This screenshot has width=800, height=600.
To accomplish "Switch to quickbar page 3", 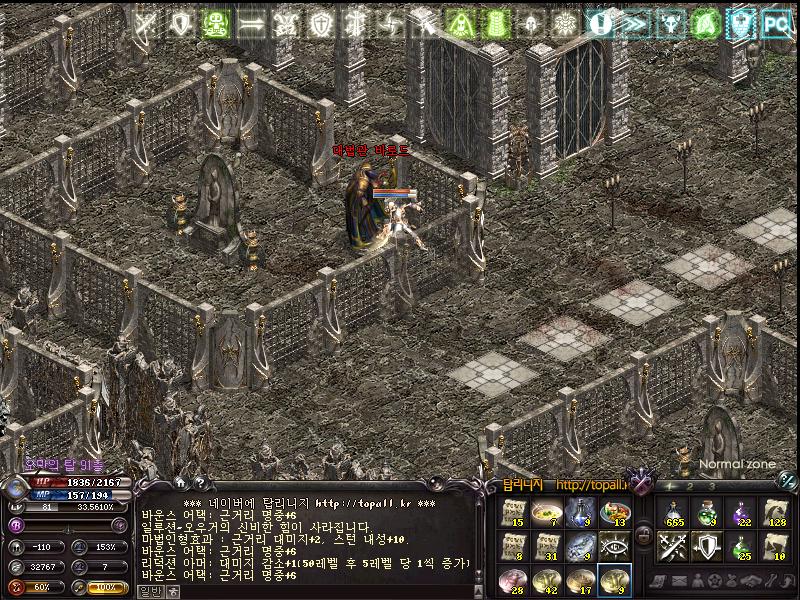I will click(x=711, y=487).
